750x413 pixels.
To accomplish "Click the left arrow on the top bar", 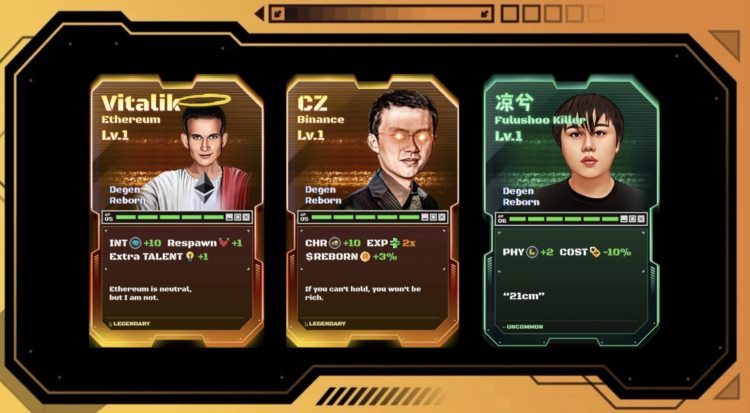I will point(260,13).
